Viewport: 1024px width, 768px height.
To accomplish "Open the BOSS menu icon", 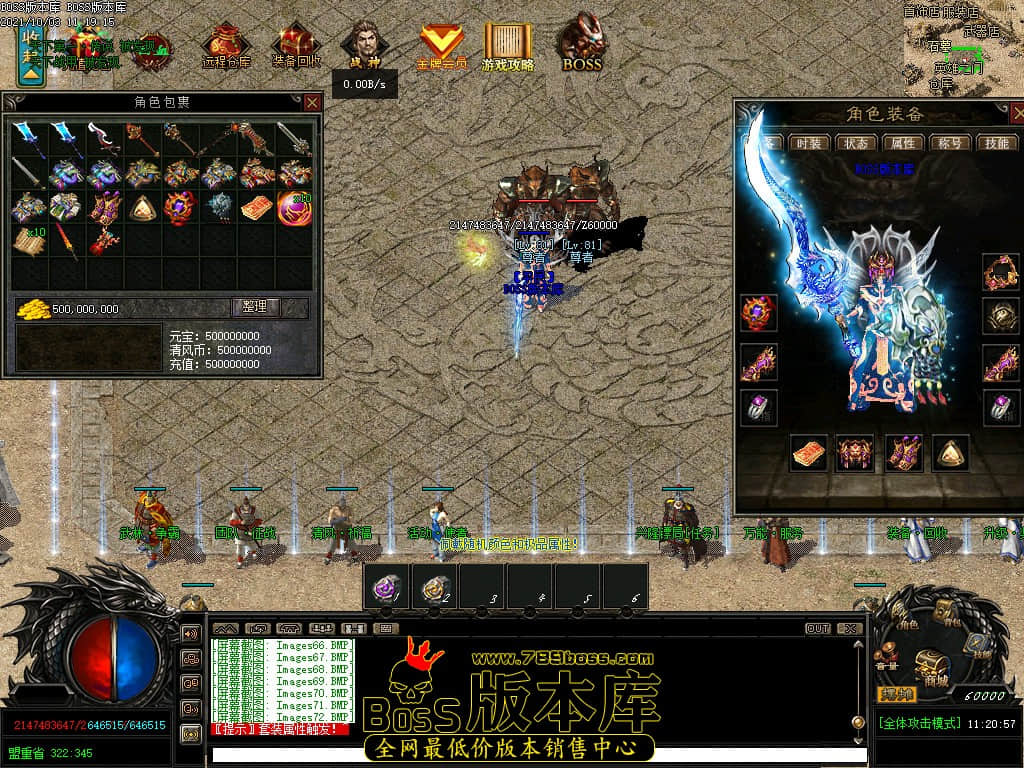I will pyautogui.click(x=581, y=46).
